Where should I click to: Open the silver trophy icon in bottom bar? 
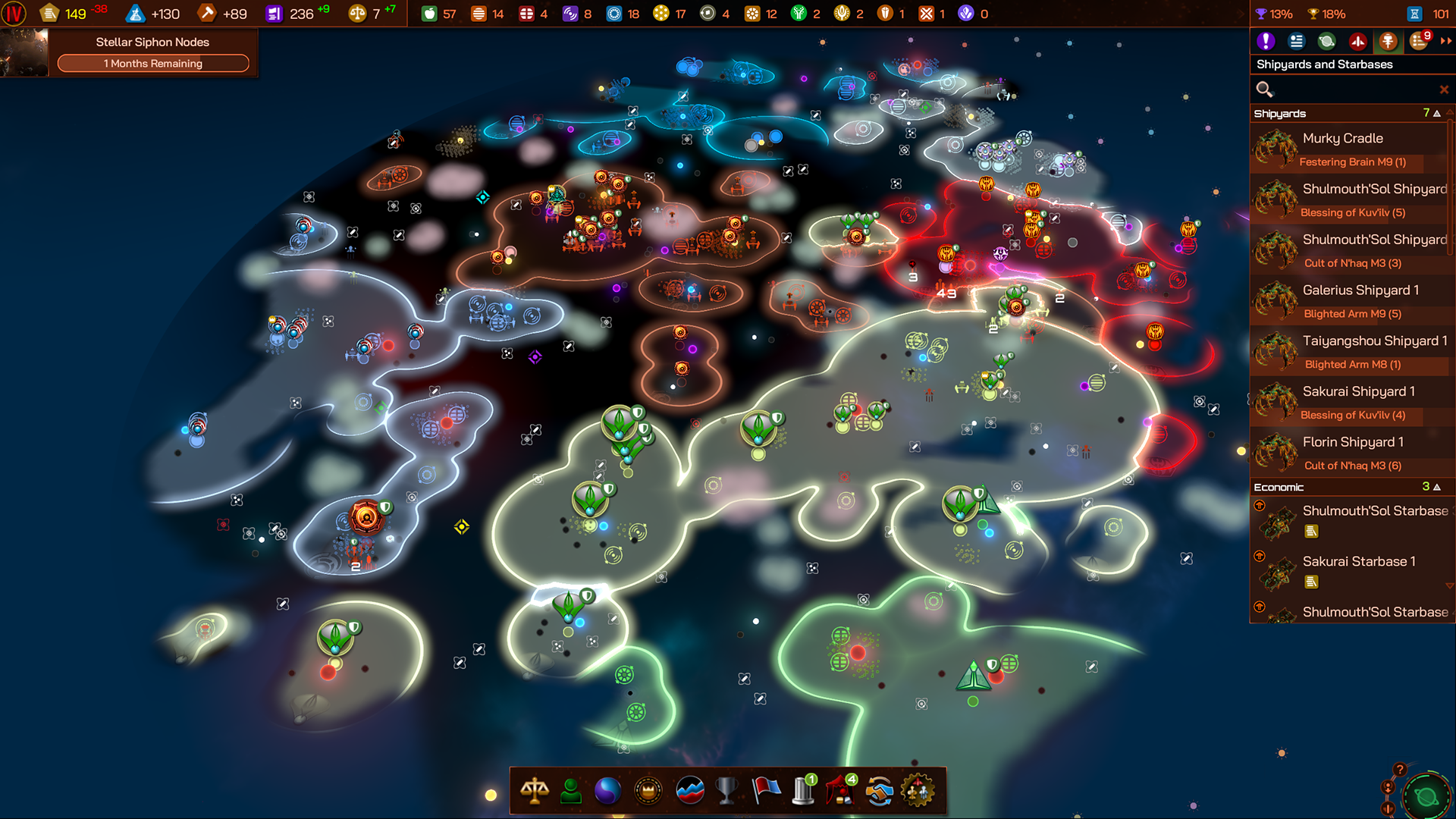click(726, 791)
